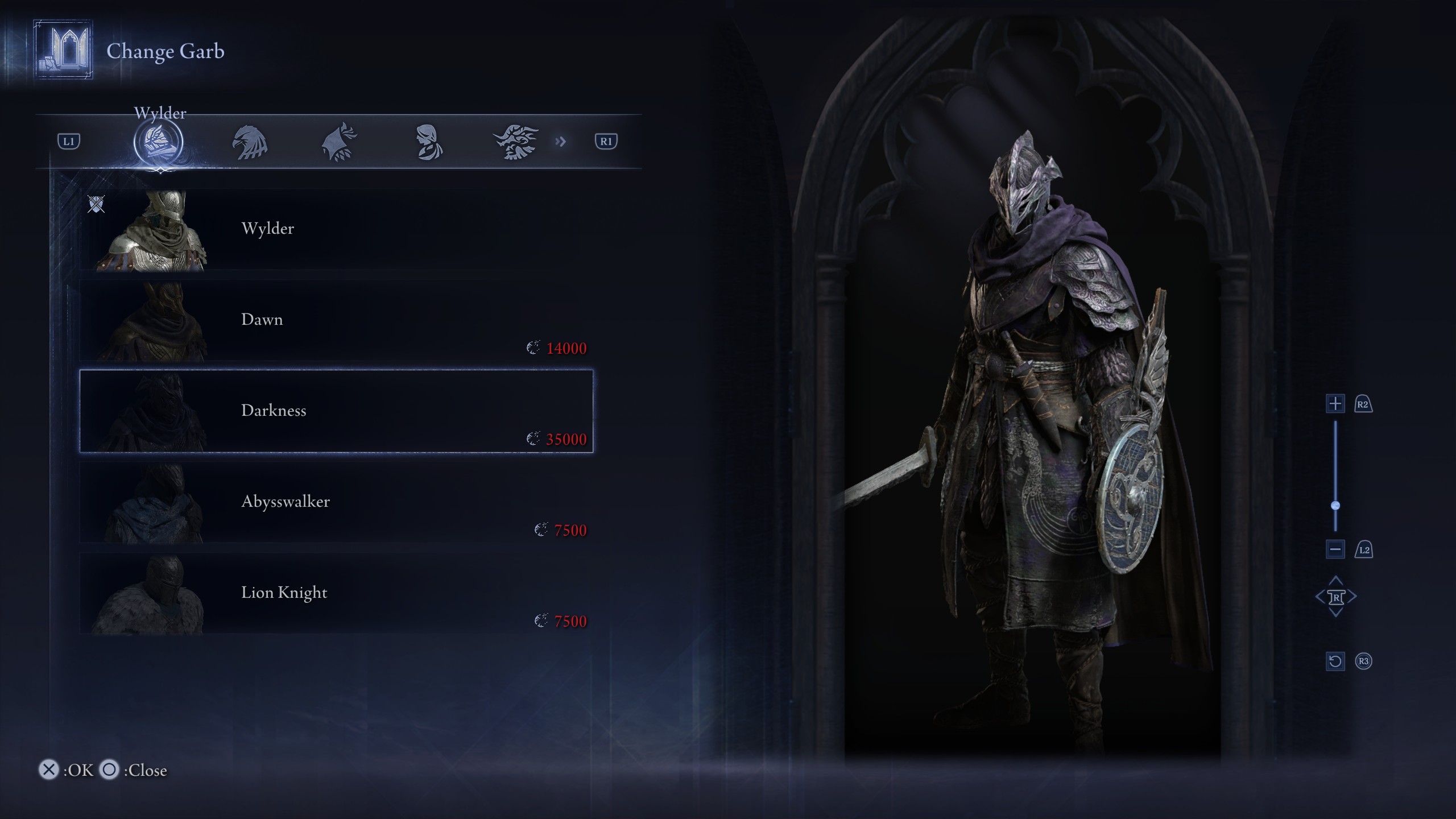The width and height of the screenshot is (1456, 819).
Task: Select the Darkness garb for 35000
Action: 336,411
